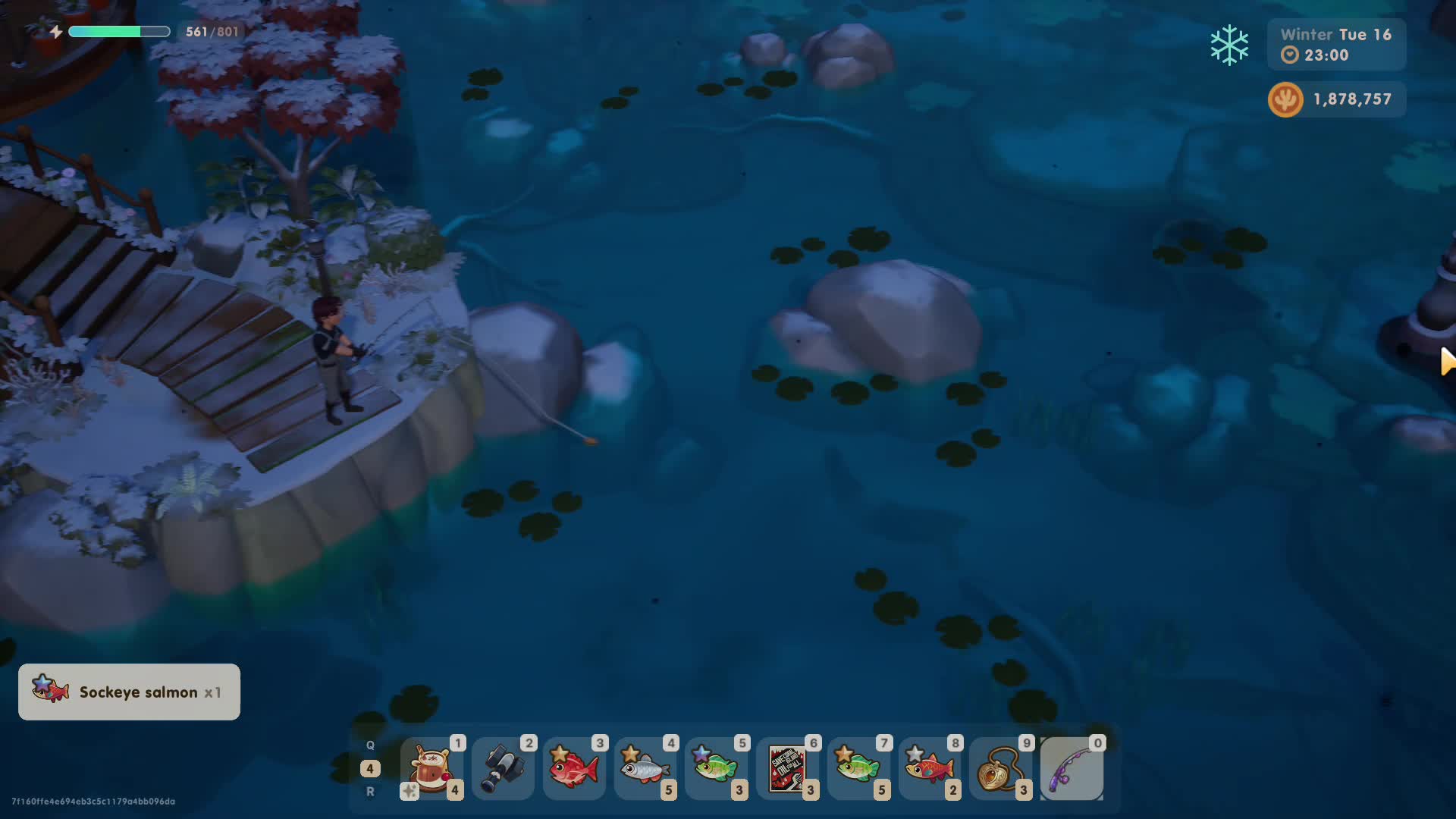Click the winter snowflake season icon

point(1229,45)
